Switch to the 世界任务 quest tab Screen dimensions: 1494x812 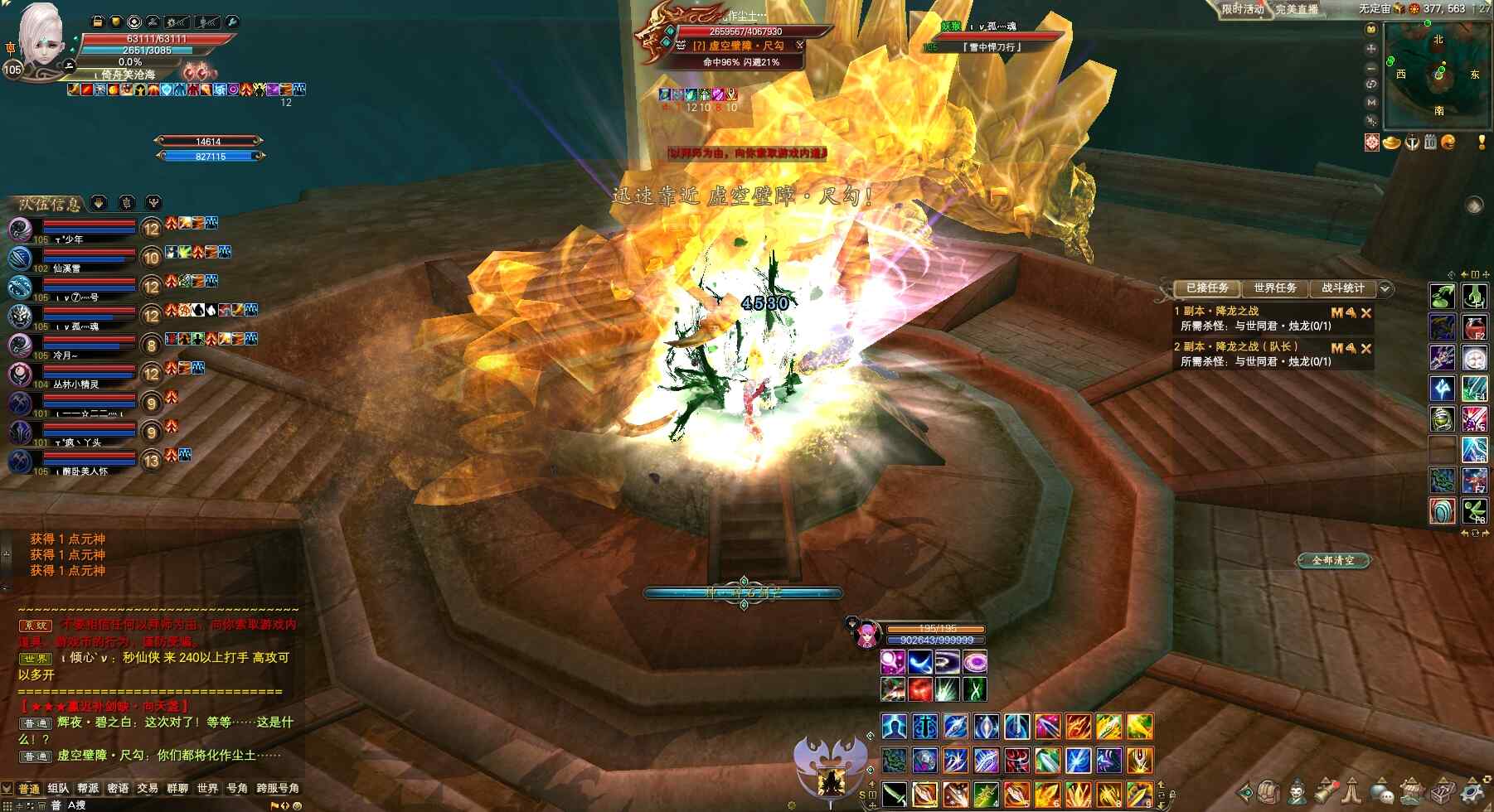click(1274, 288)
